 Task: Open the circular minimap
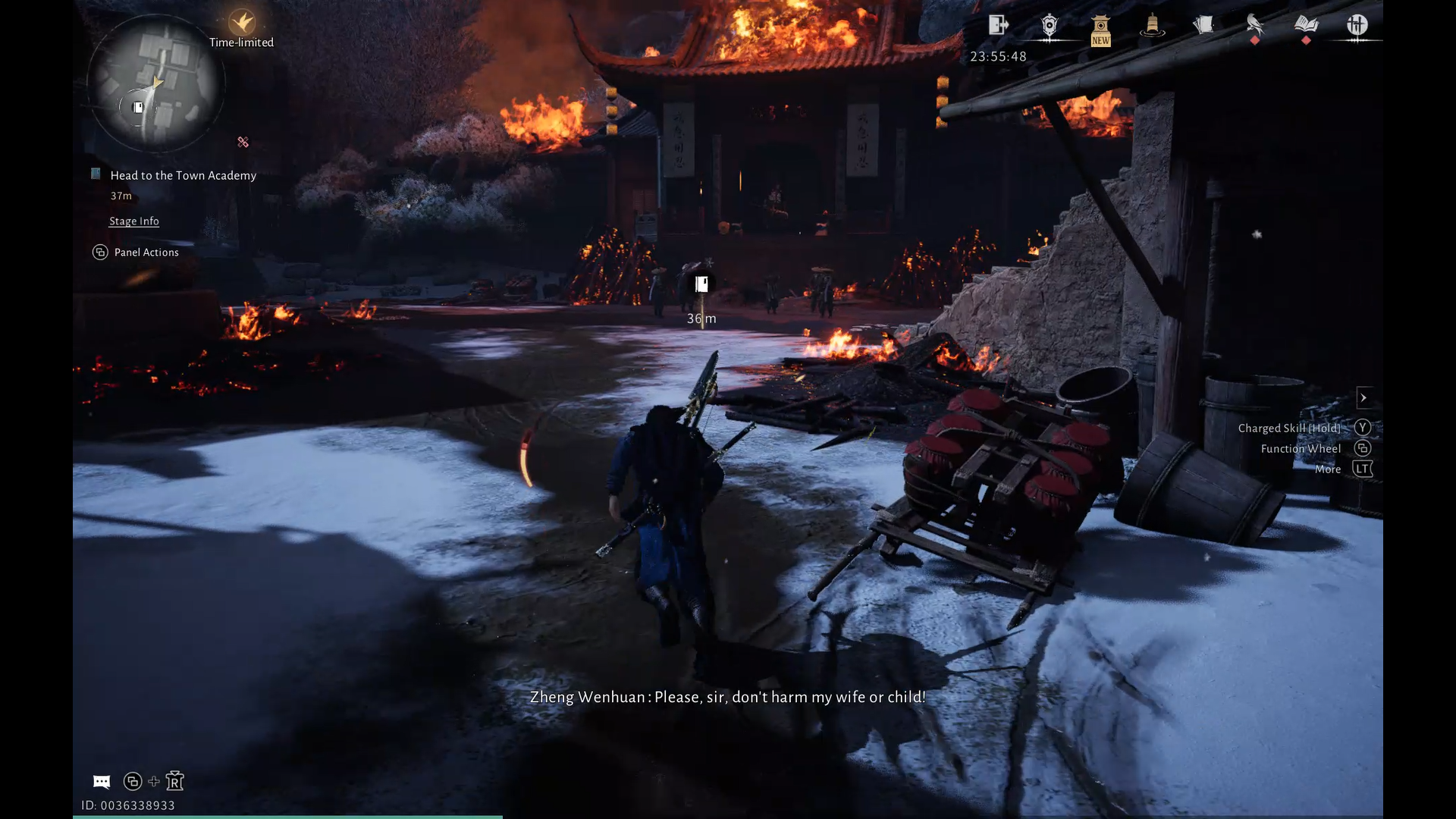pos(155,83)
